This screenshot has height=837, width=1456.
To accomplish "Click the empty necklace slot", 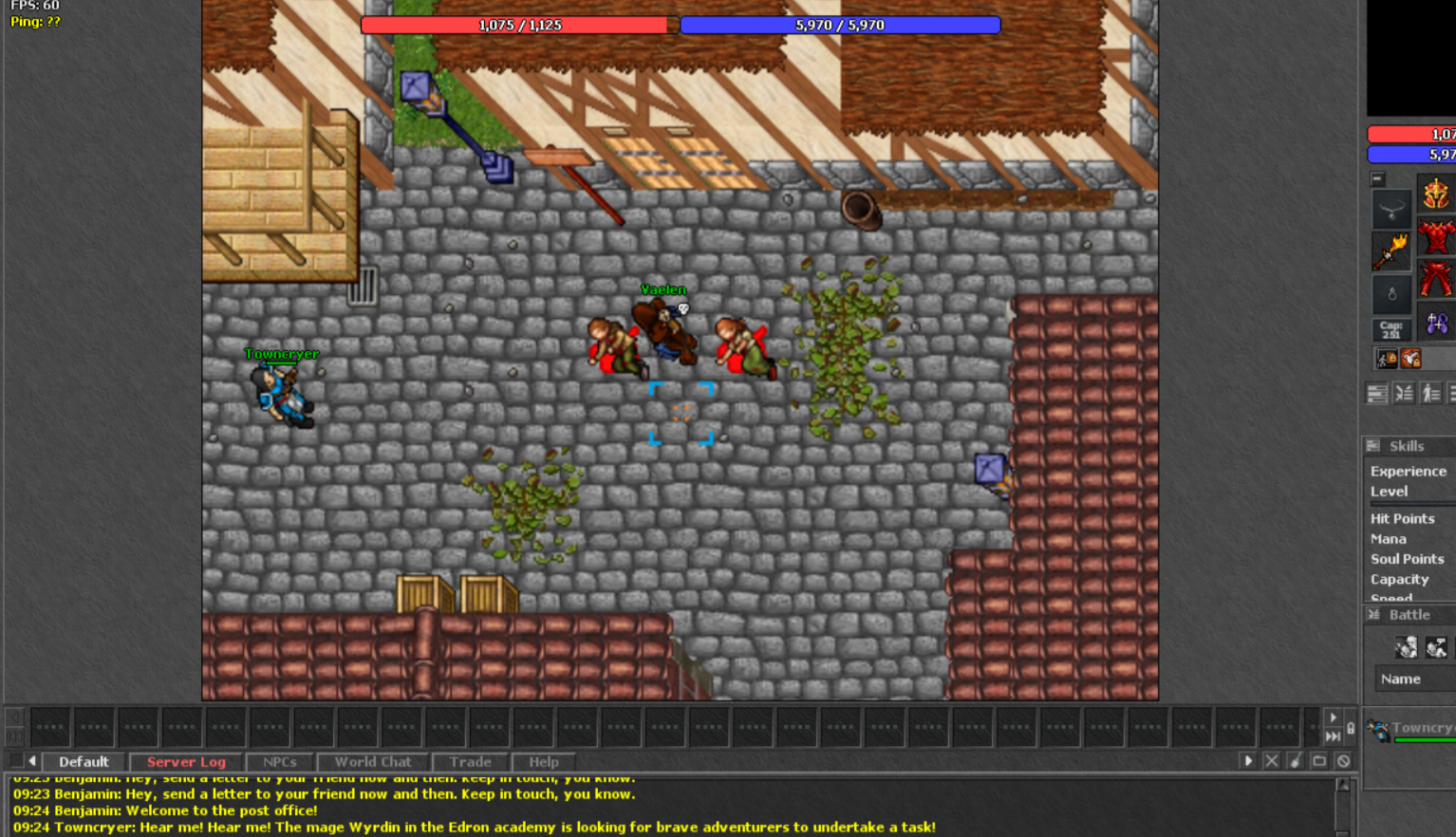I will [1391, 209].
